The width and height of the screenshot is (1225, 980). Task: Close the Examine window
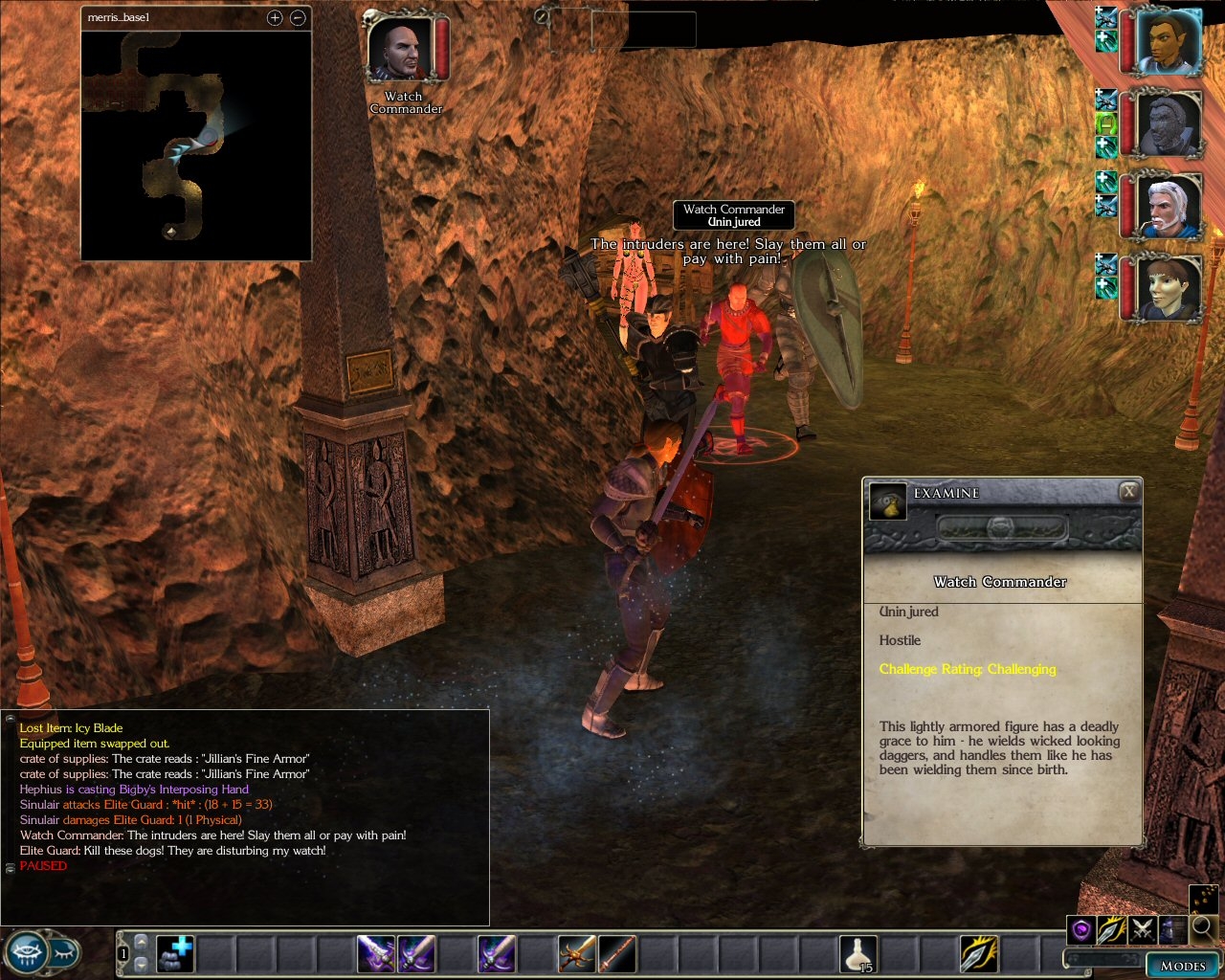coord(1129,492)
